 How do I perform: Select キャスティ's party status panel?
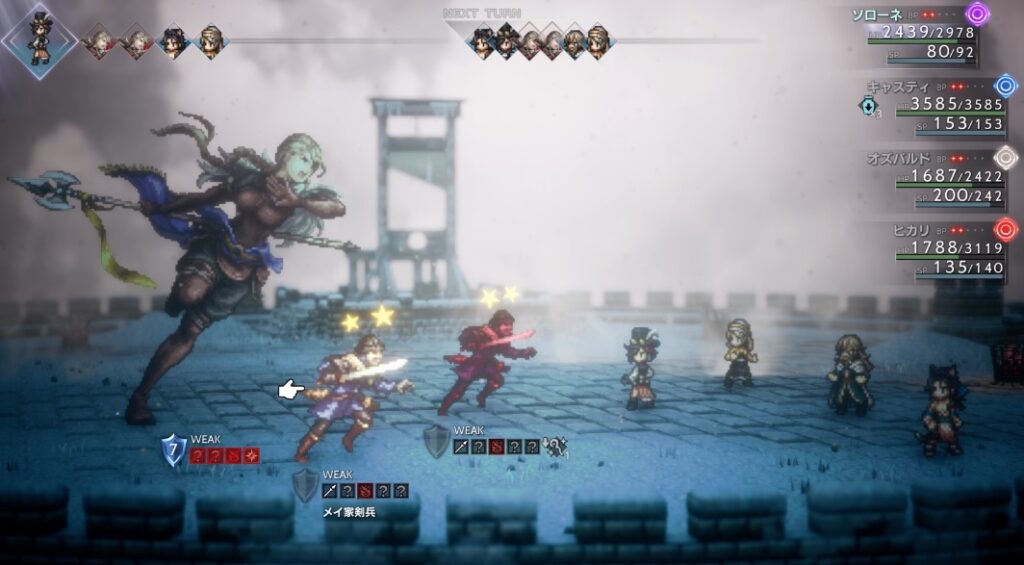935,105
